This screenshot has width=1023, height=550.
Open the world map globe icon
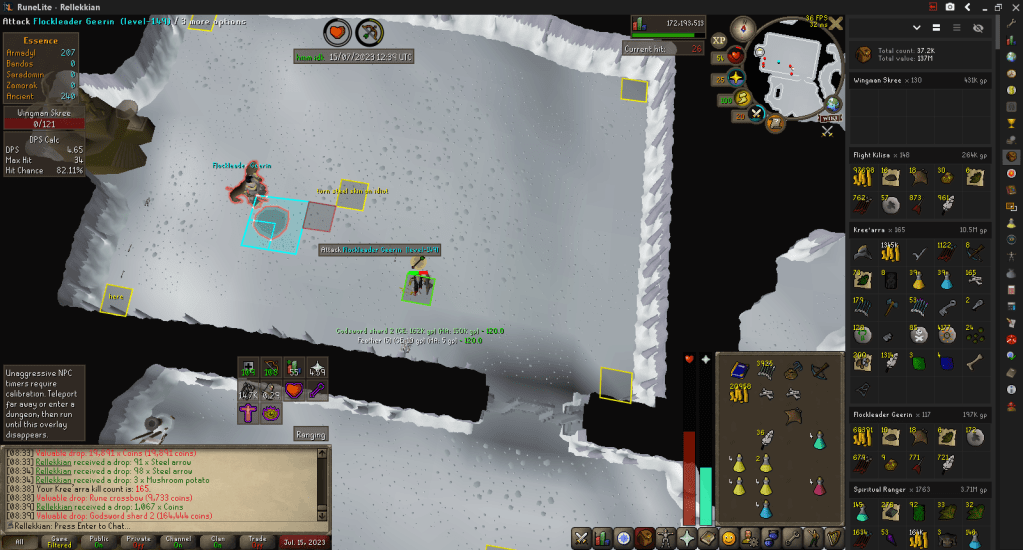pos(834,103)
